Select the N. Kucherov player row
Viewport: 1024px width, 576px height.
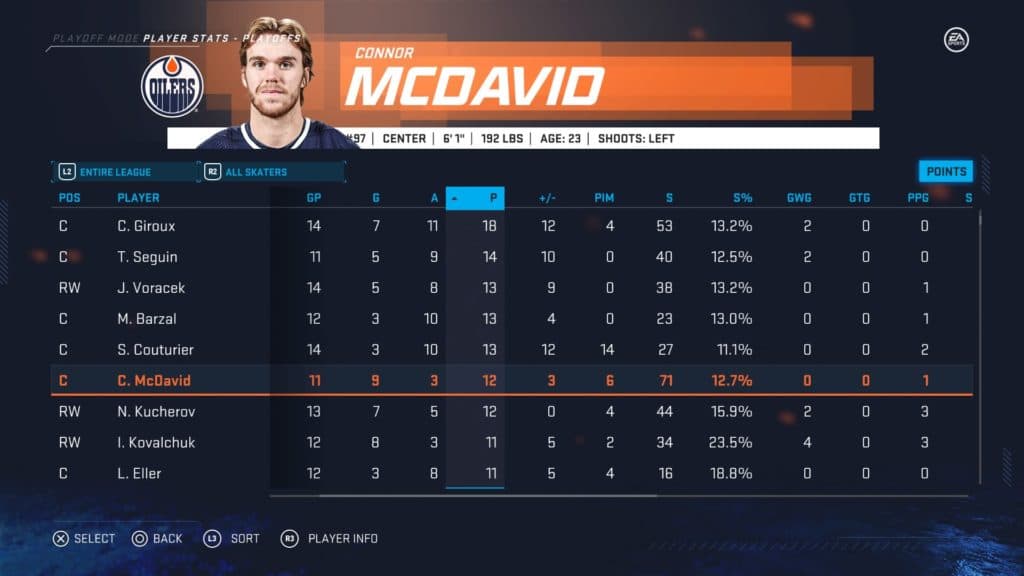pos(153,411)
